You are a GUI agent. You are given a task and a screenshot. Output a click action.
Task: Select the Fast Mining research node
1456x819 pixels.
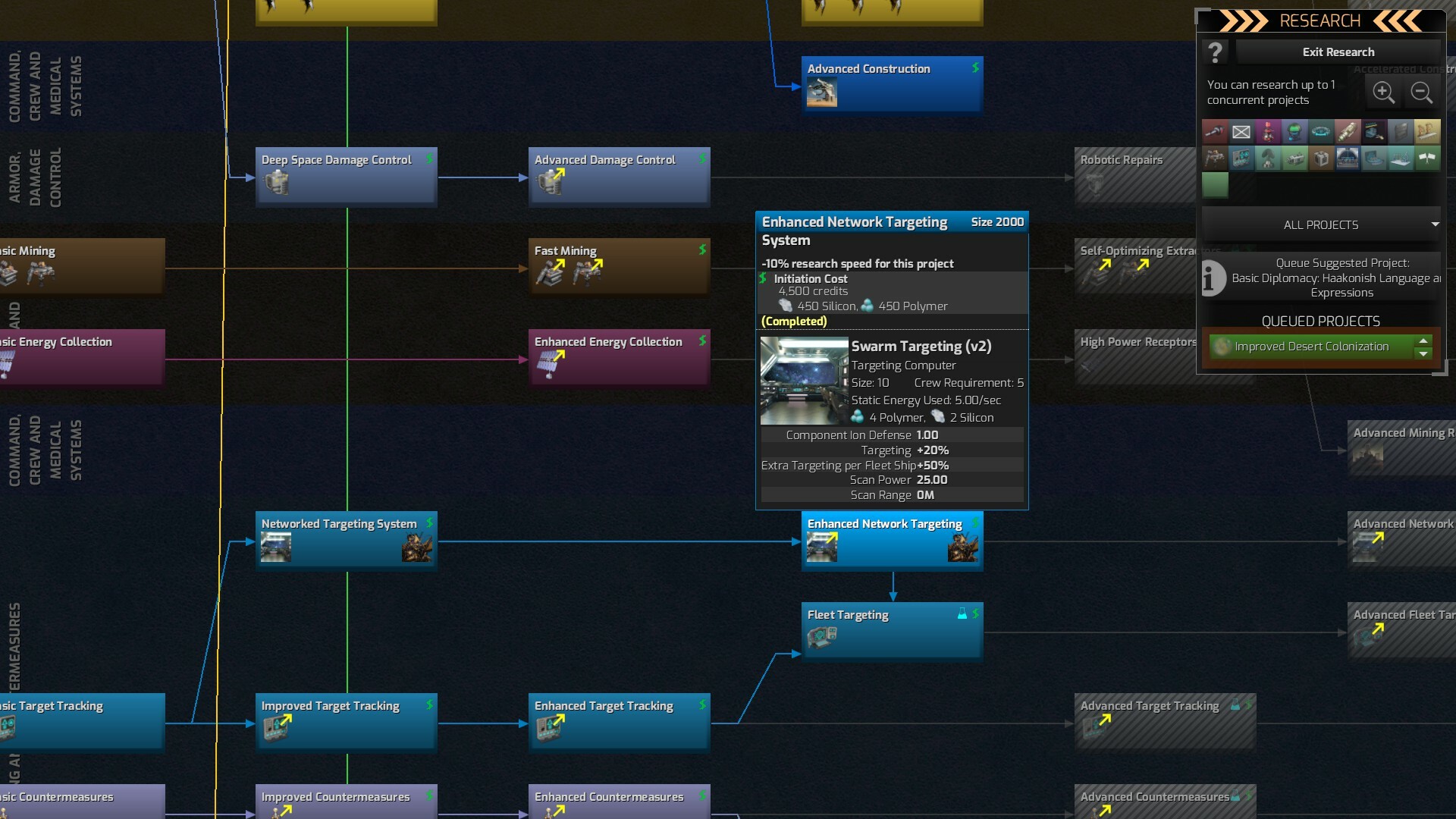(x=618, y=265)
